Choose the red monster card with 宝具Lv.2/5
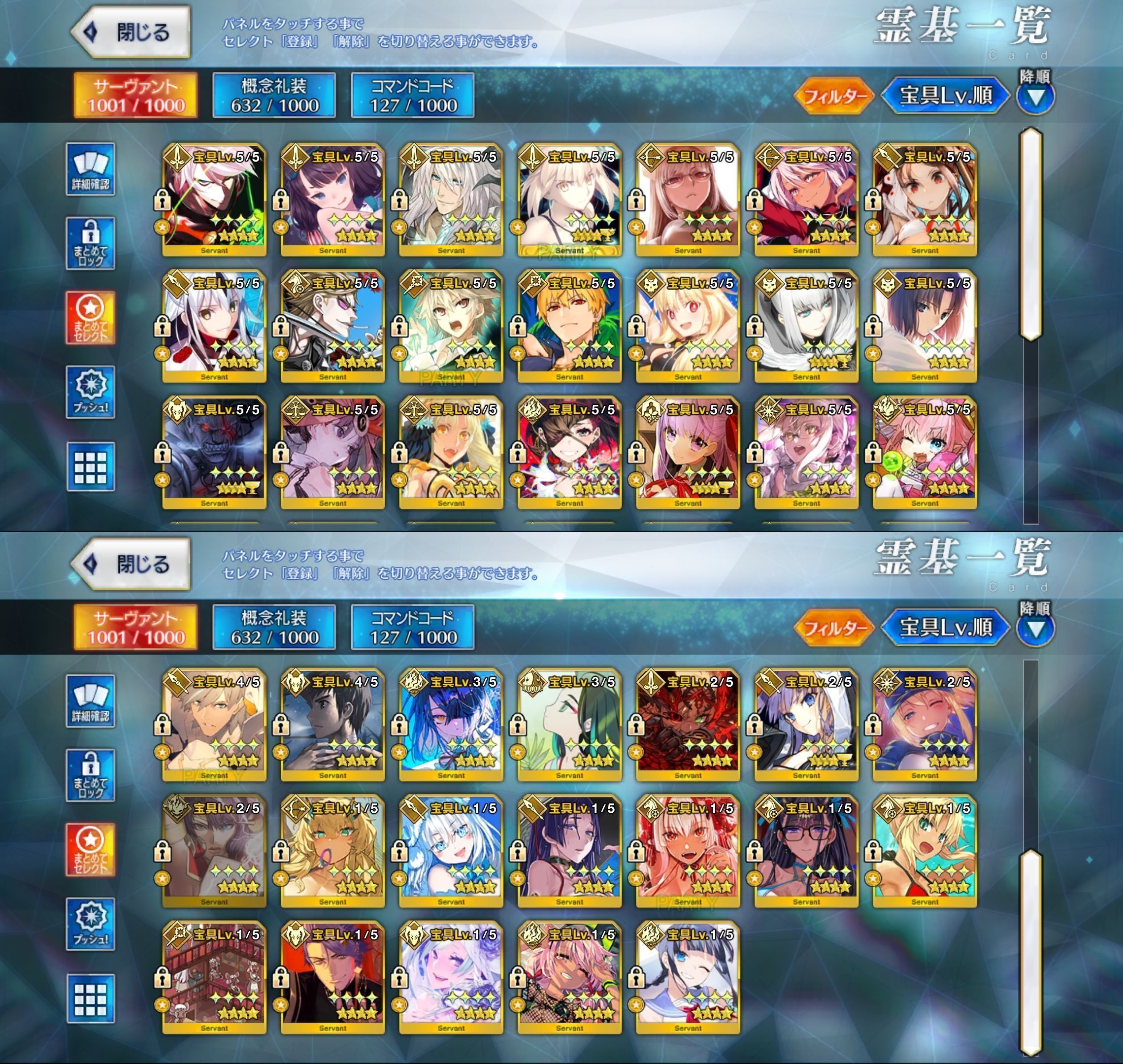Viewport: 1123px width, 1064px height. coord(688,725)
